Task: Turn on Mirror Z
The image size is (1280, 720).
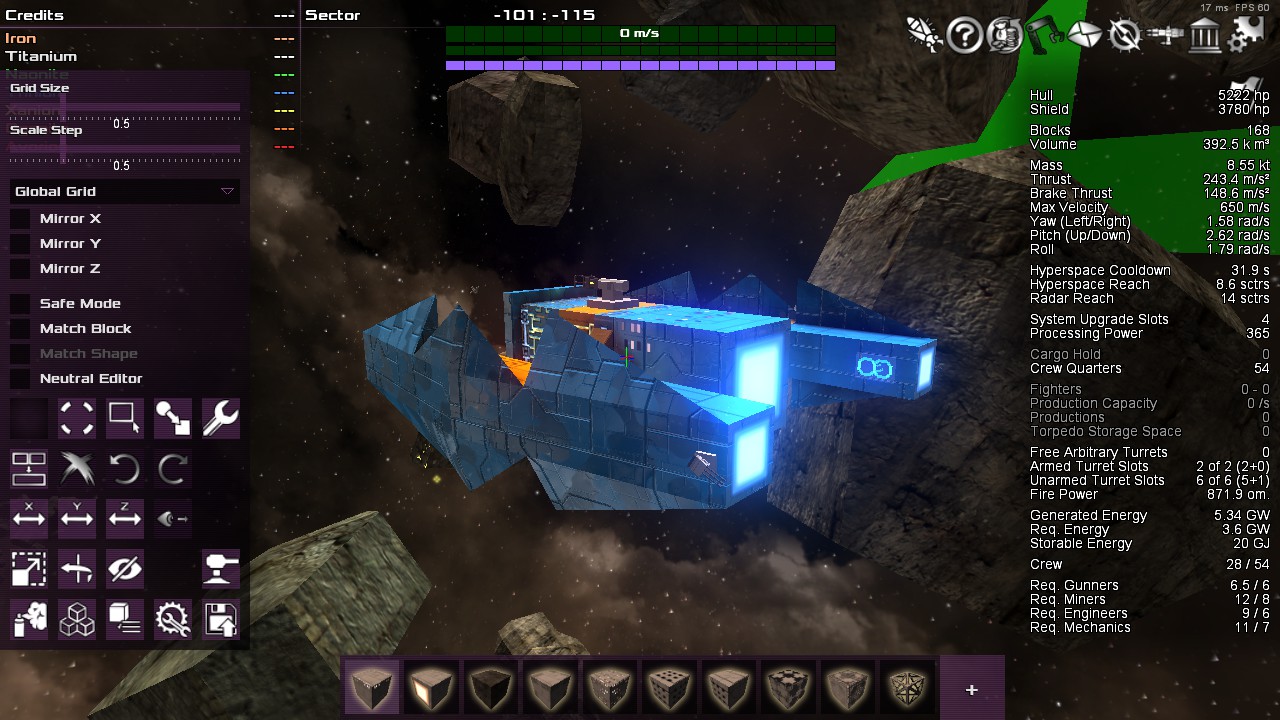Action: 20,269
